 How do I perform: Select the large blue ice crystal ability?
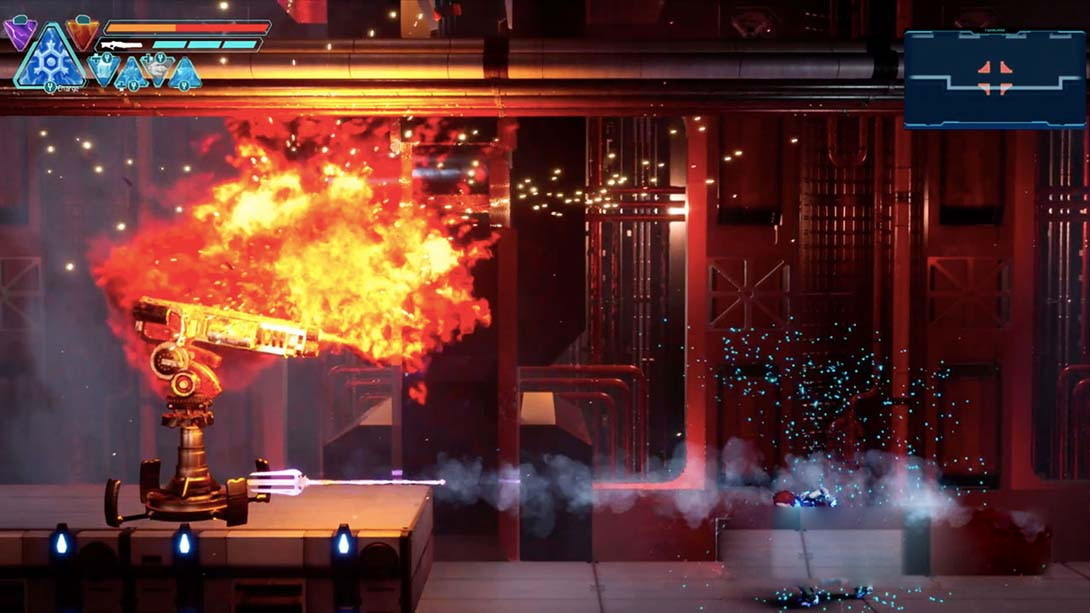[50, 61]
